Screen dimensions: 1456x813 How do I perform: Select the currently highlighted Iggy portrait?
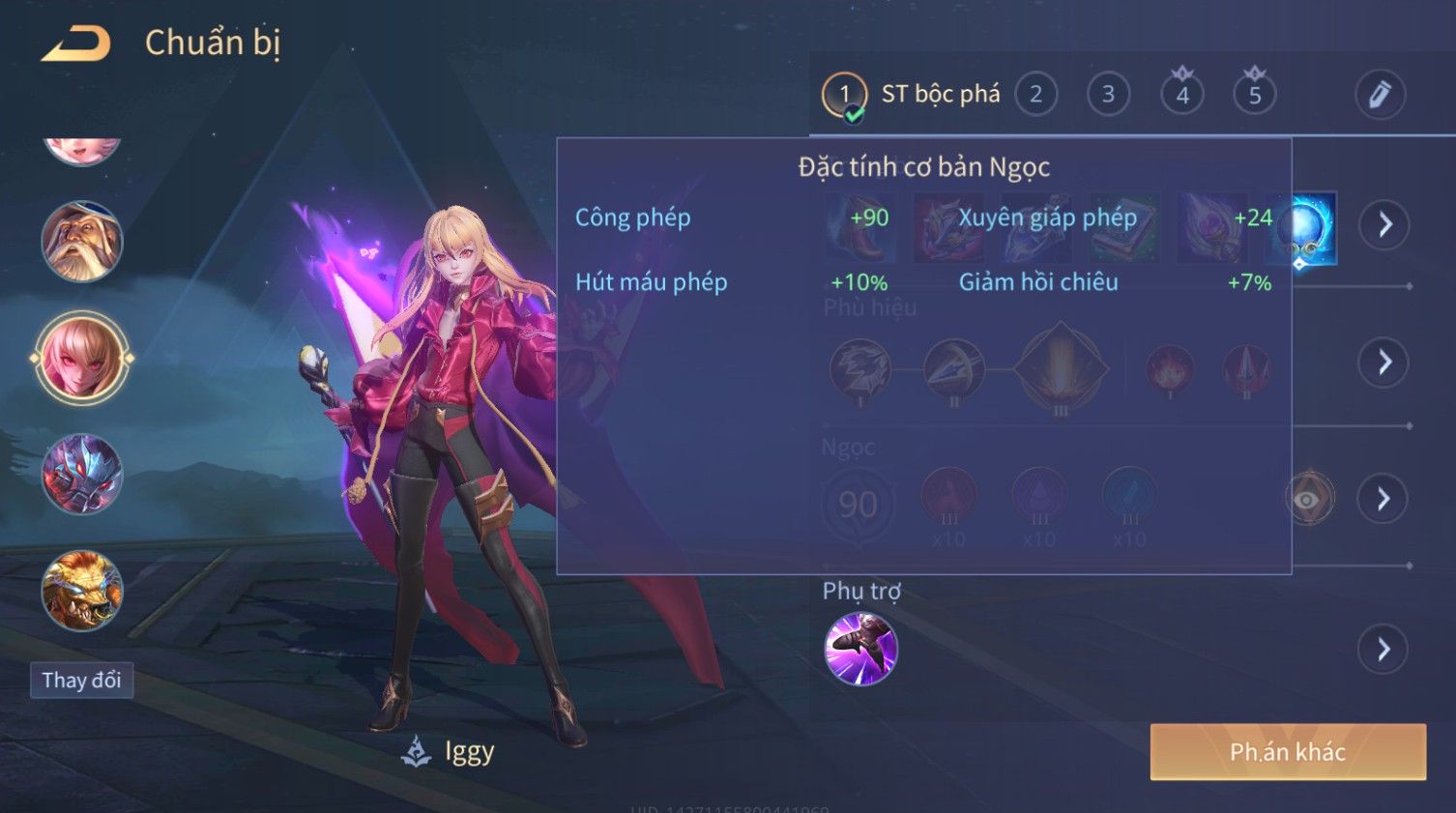tap(82, 358)
